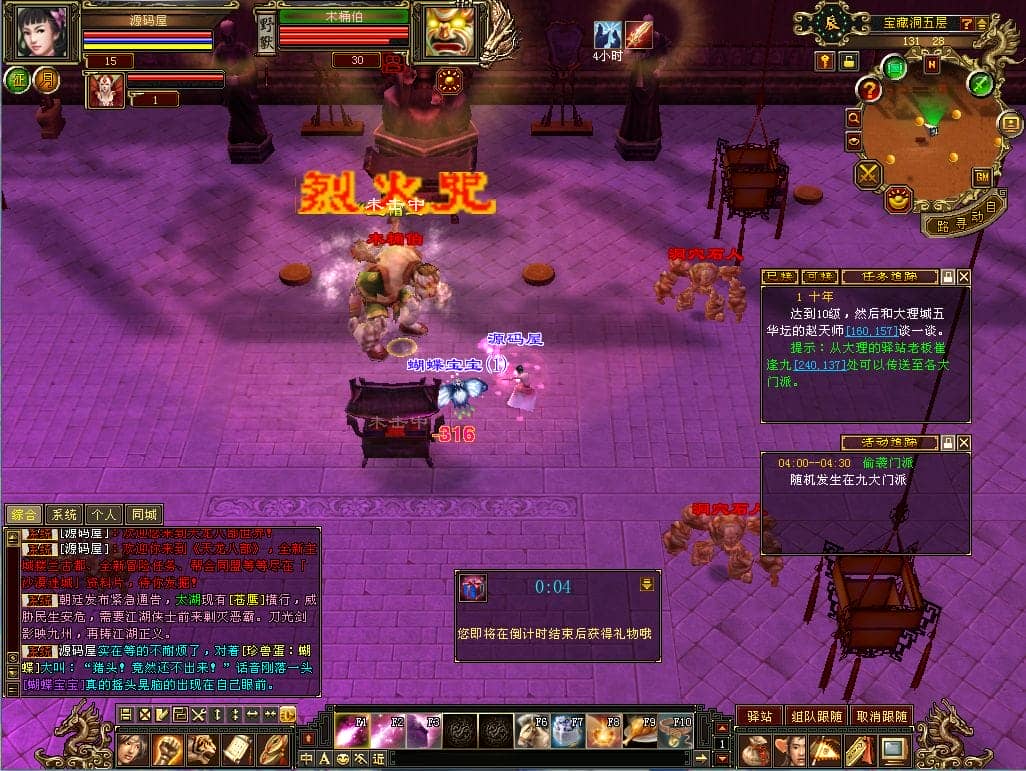The height and width of the screenshot is (771, 1026).
Task: Click the crossed swords icon by minimap
Action: tap(867, 175)
